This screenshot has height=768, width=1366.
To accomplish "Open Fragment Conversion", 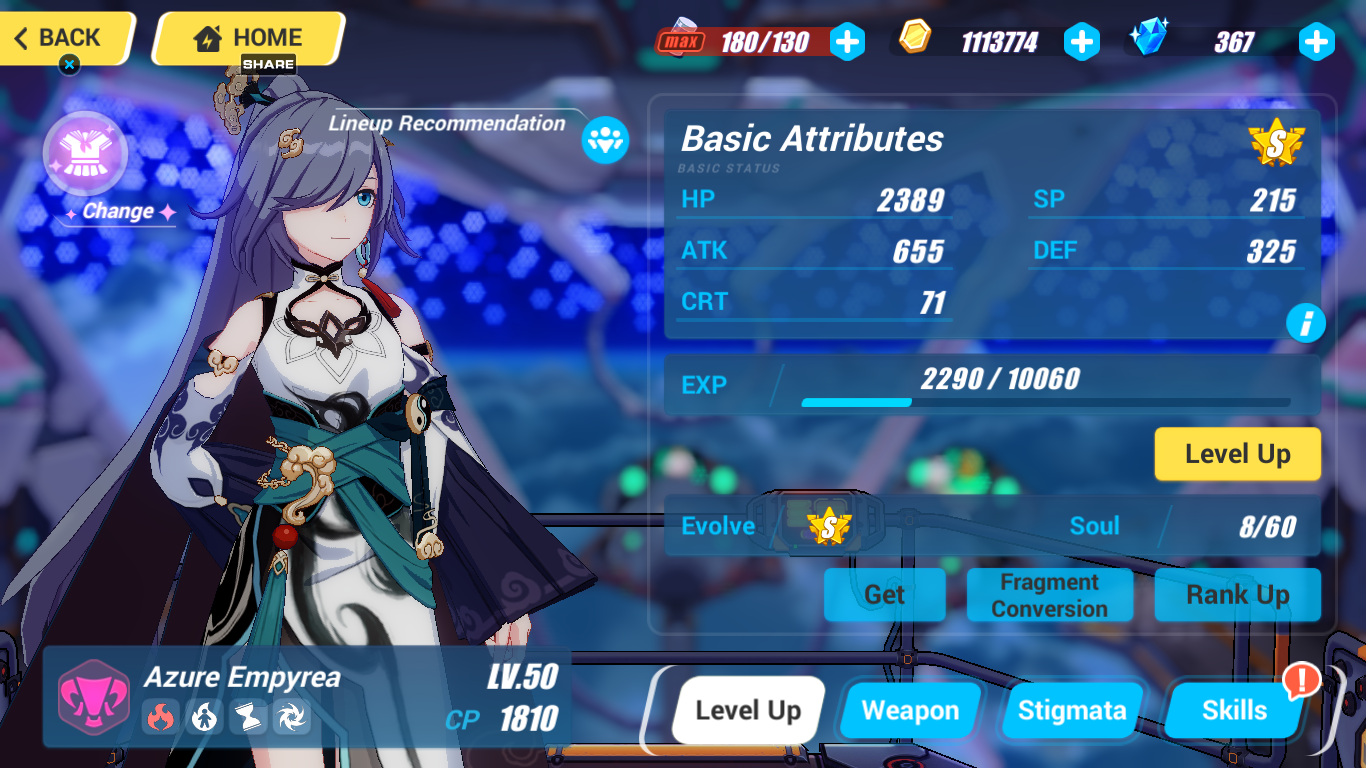I will pos(1049,594).
